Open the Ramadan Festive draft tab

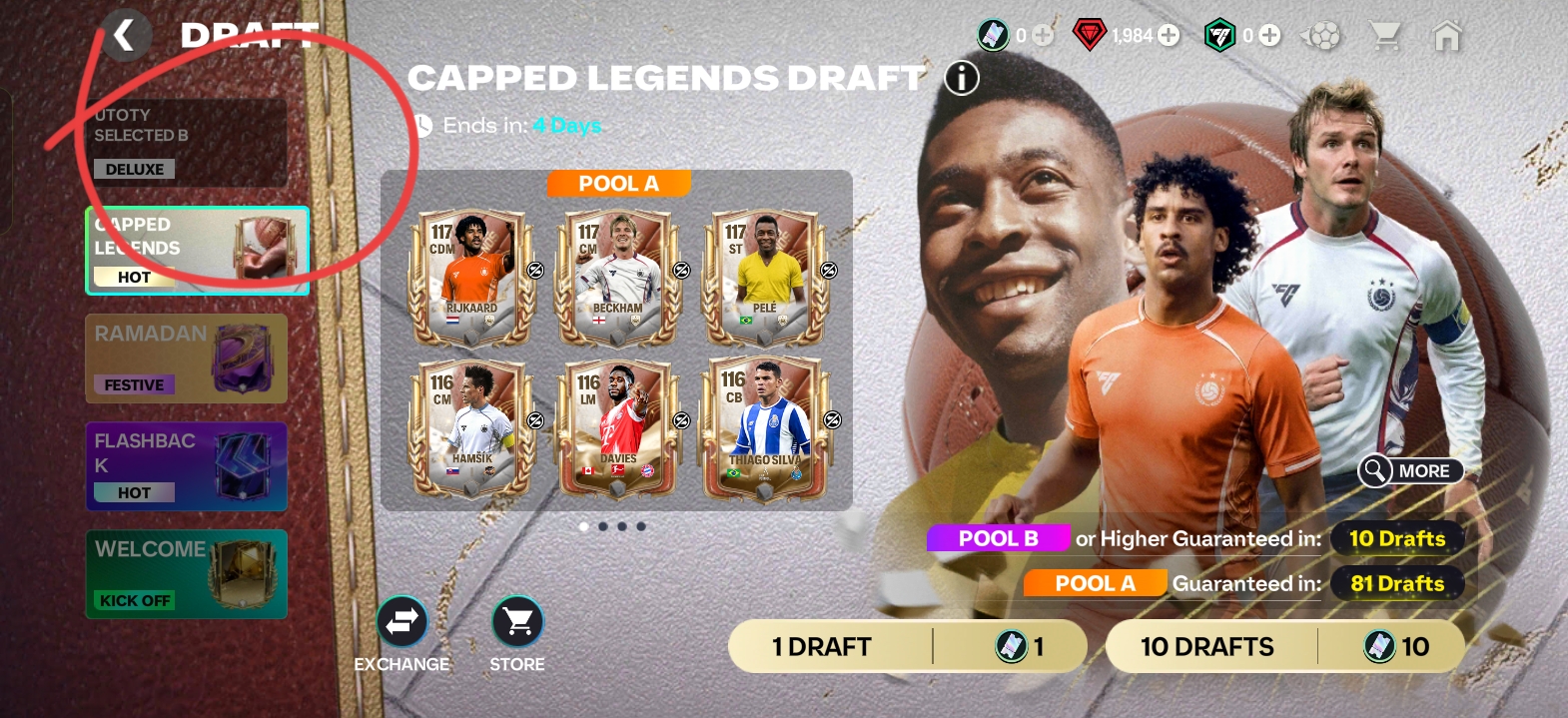pyautogui.click(x=187, y=359)
